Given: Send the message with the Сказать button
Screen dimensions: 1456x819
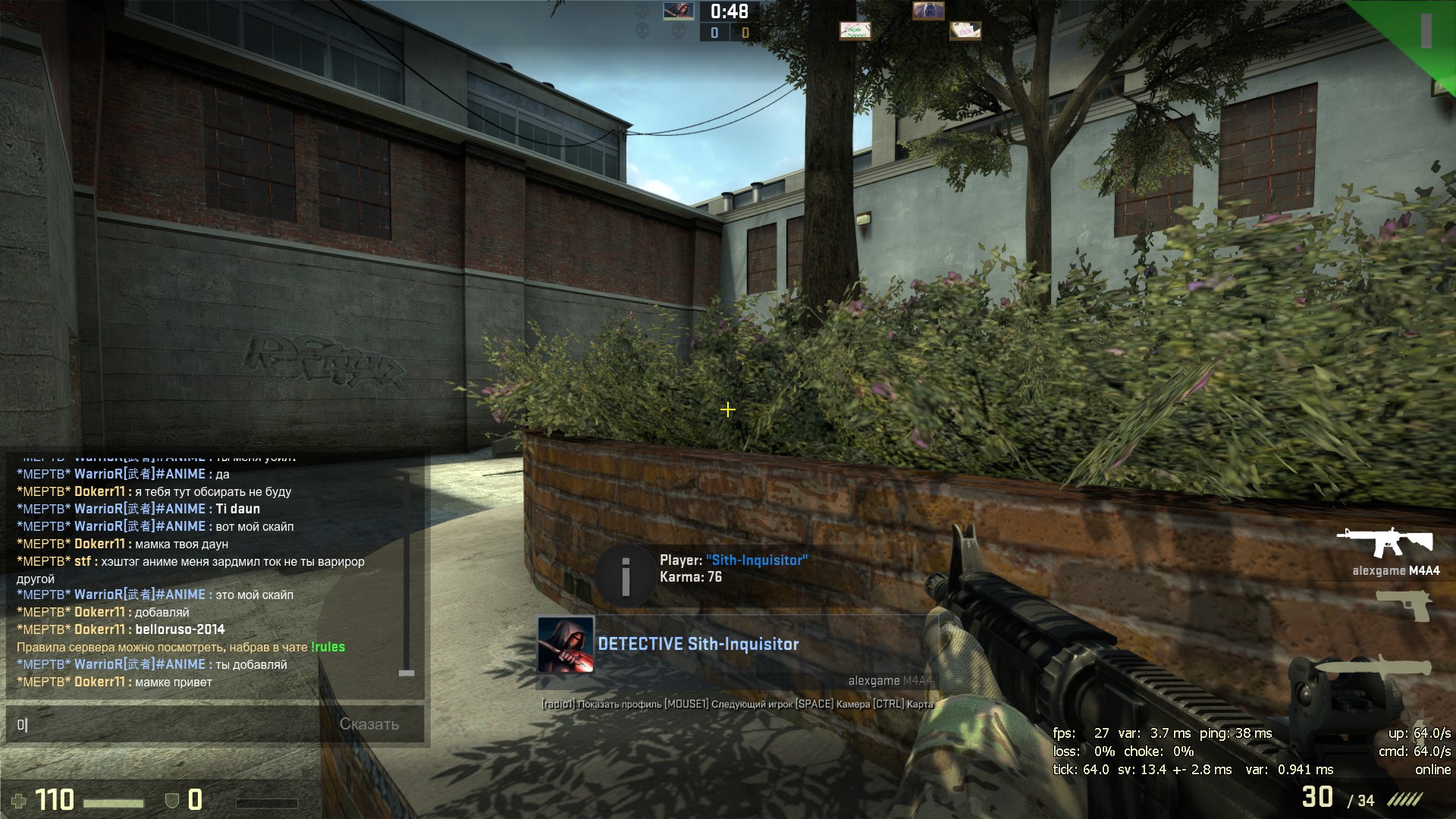Looking at the screenshot, I should pos(369,724).
